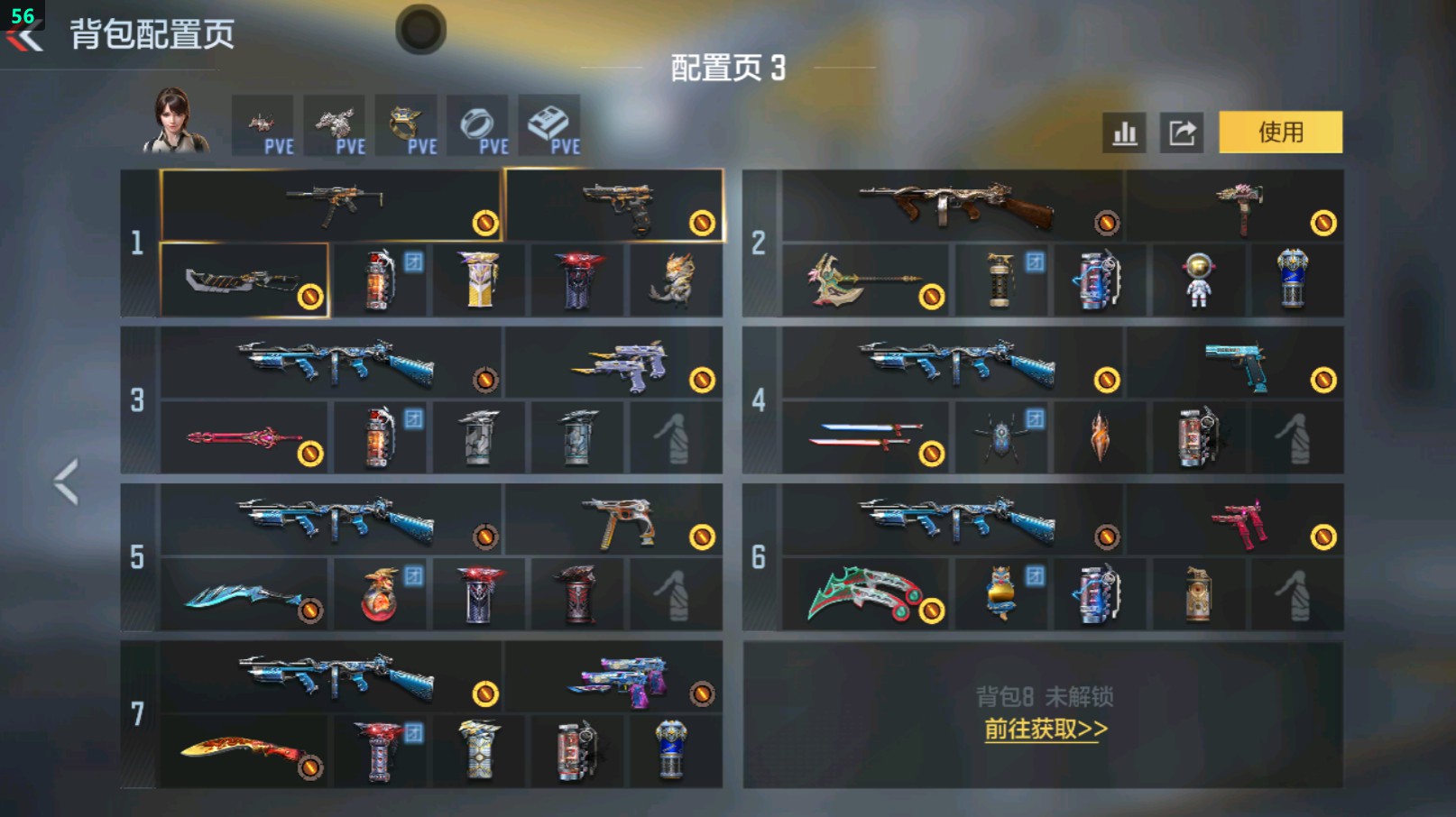Select the Thompson SMG in backpack 2
This screenshot has height=817, width=1456.
[956, 207]
